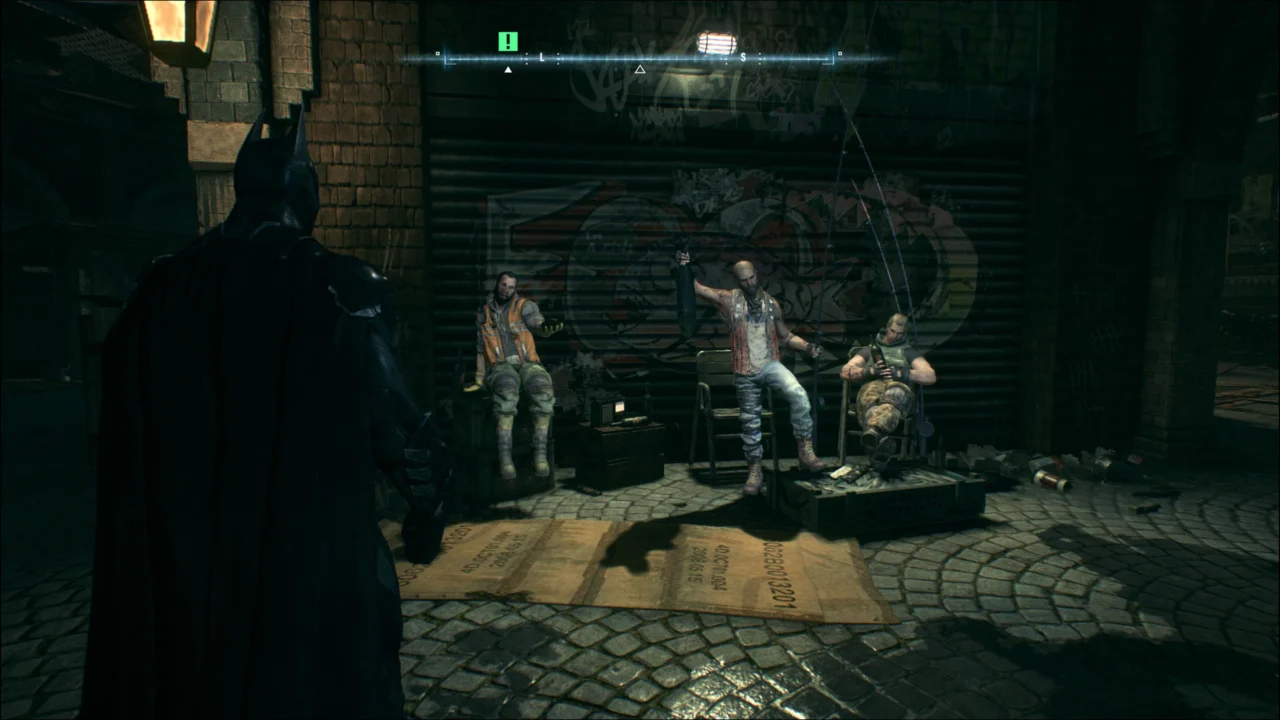
Task: Click the glowing wall lantern above the thugs
Action: click(716, 42)
